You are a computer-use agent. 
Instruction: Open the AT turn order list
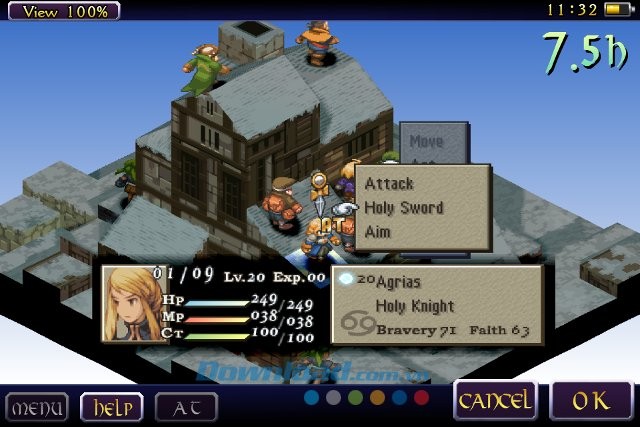pos(186,407)
